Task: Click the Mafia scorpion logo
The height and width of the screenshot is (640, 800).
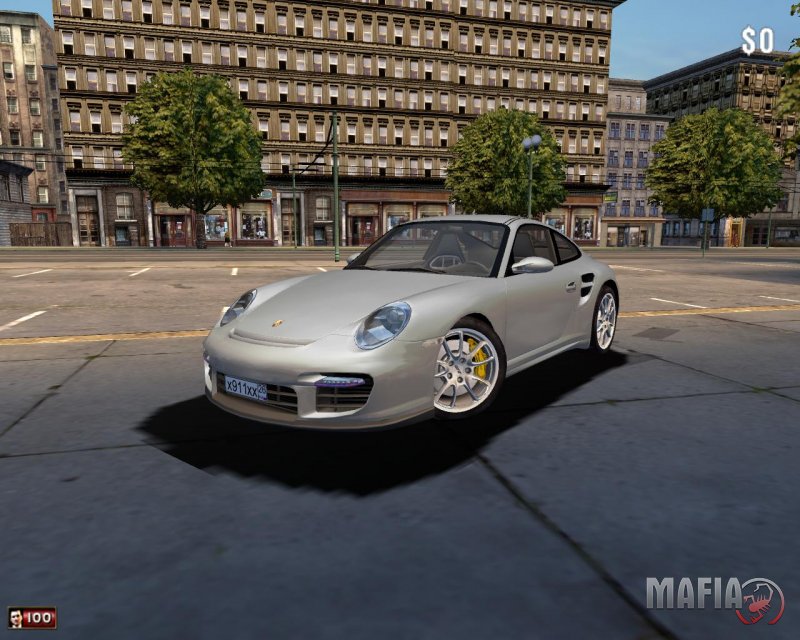Action: pyautogui.click(x=760, y=599)
